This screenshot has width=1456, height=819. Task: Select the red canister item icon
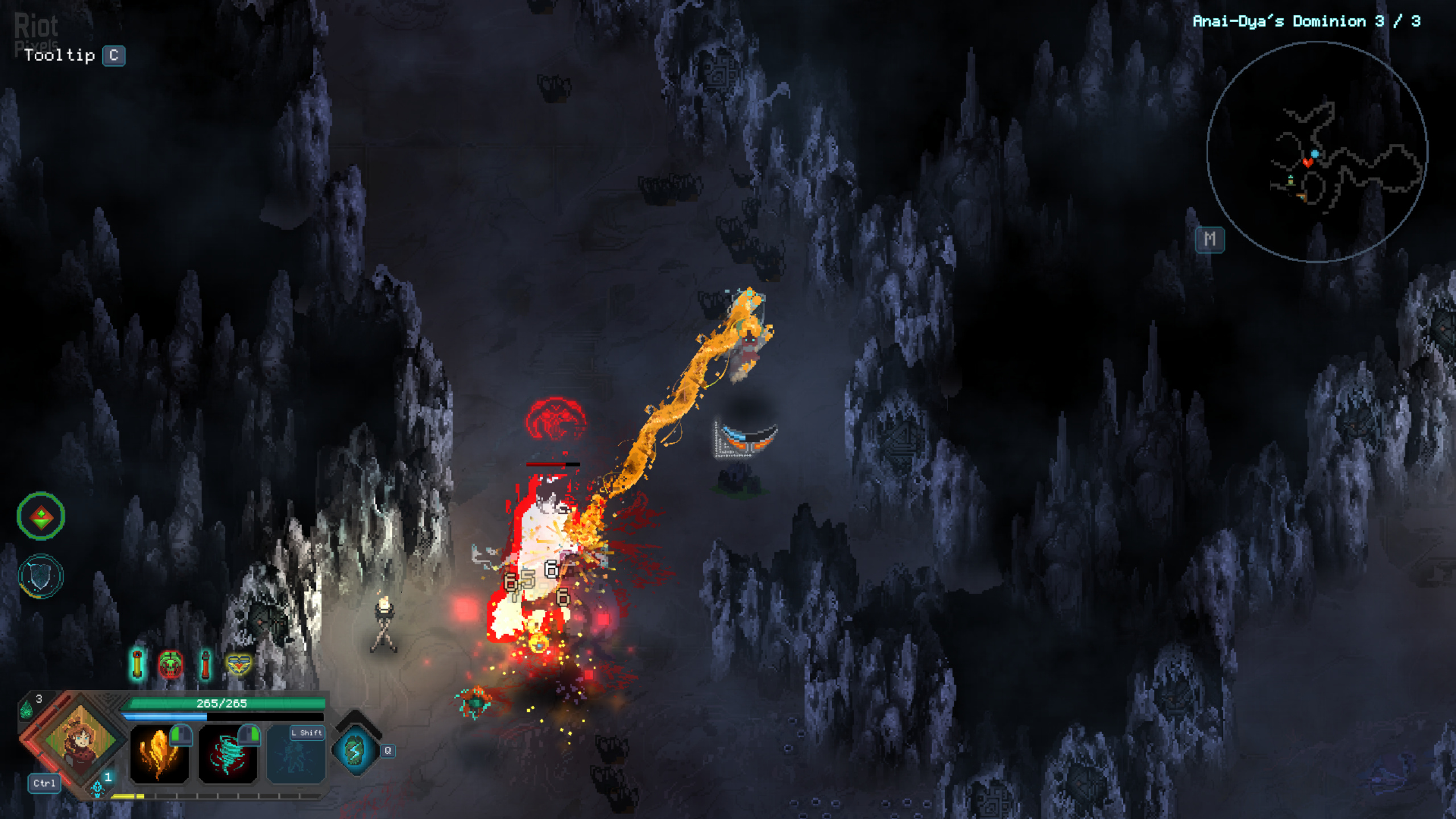205,664
